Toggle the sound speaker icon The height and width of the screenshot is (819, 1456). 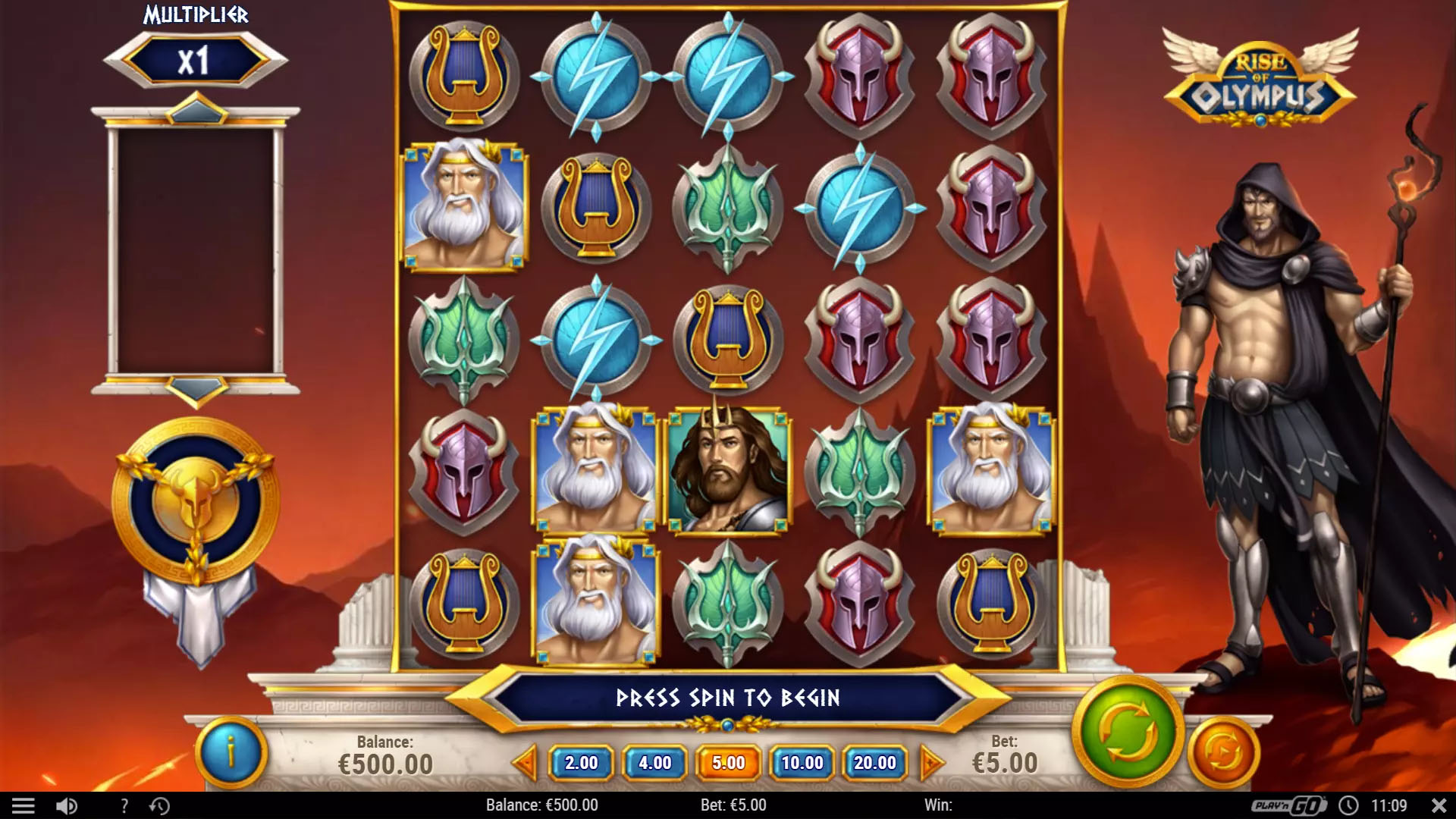(x=67, y=805)
